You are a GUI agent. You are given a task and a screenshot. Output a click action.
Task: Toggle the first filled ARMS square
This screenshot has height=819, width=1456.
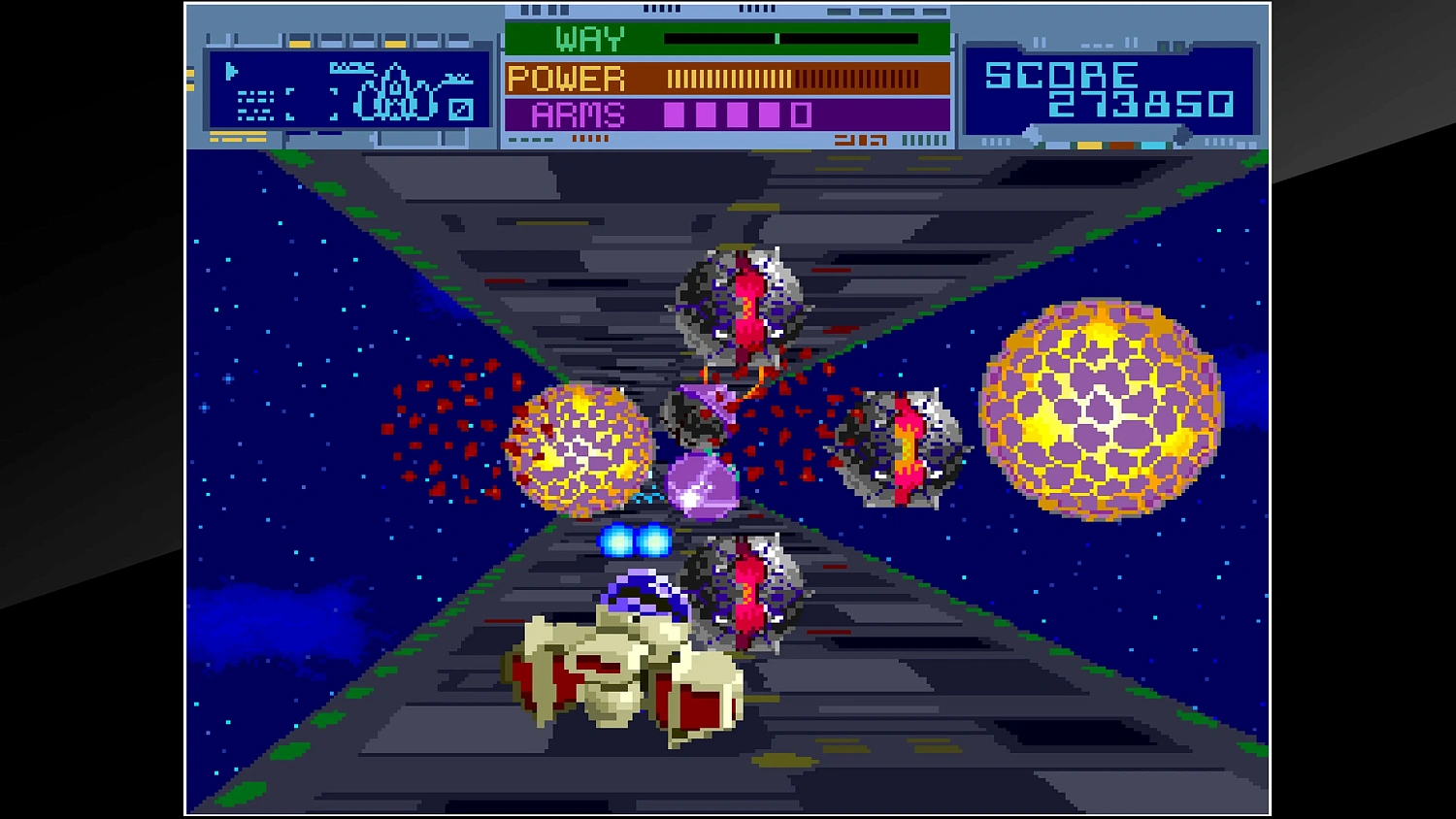674,114
